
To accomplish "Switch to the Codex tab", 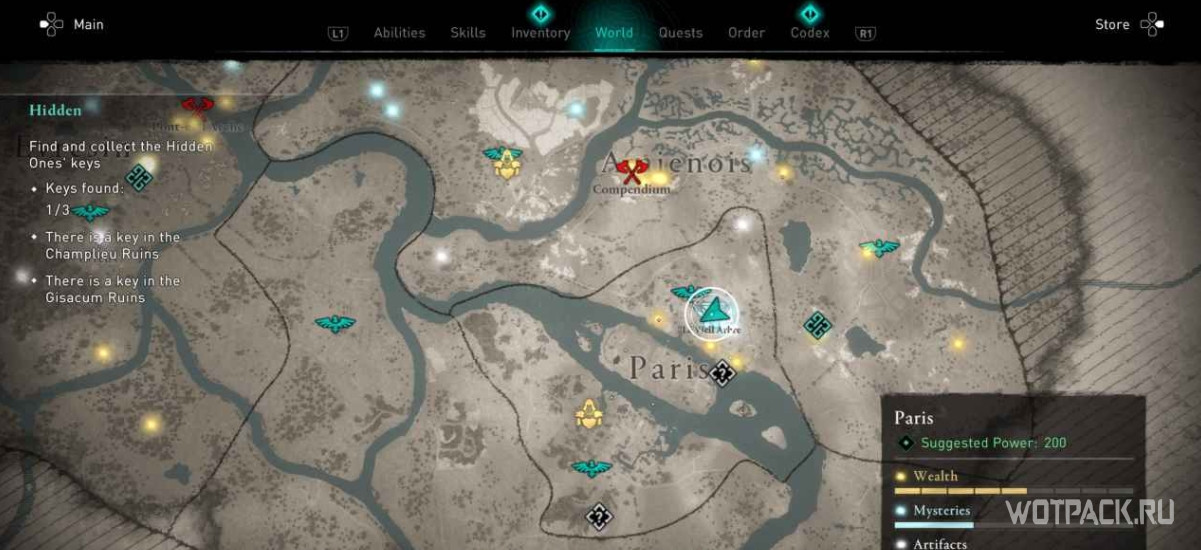I will pyautogui.click(x=810, y=33).
